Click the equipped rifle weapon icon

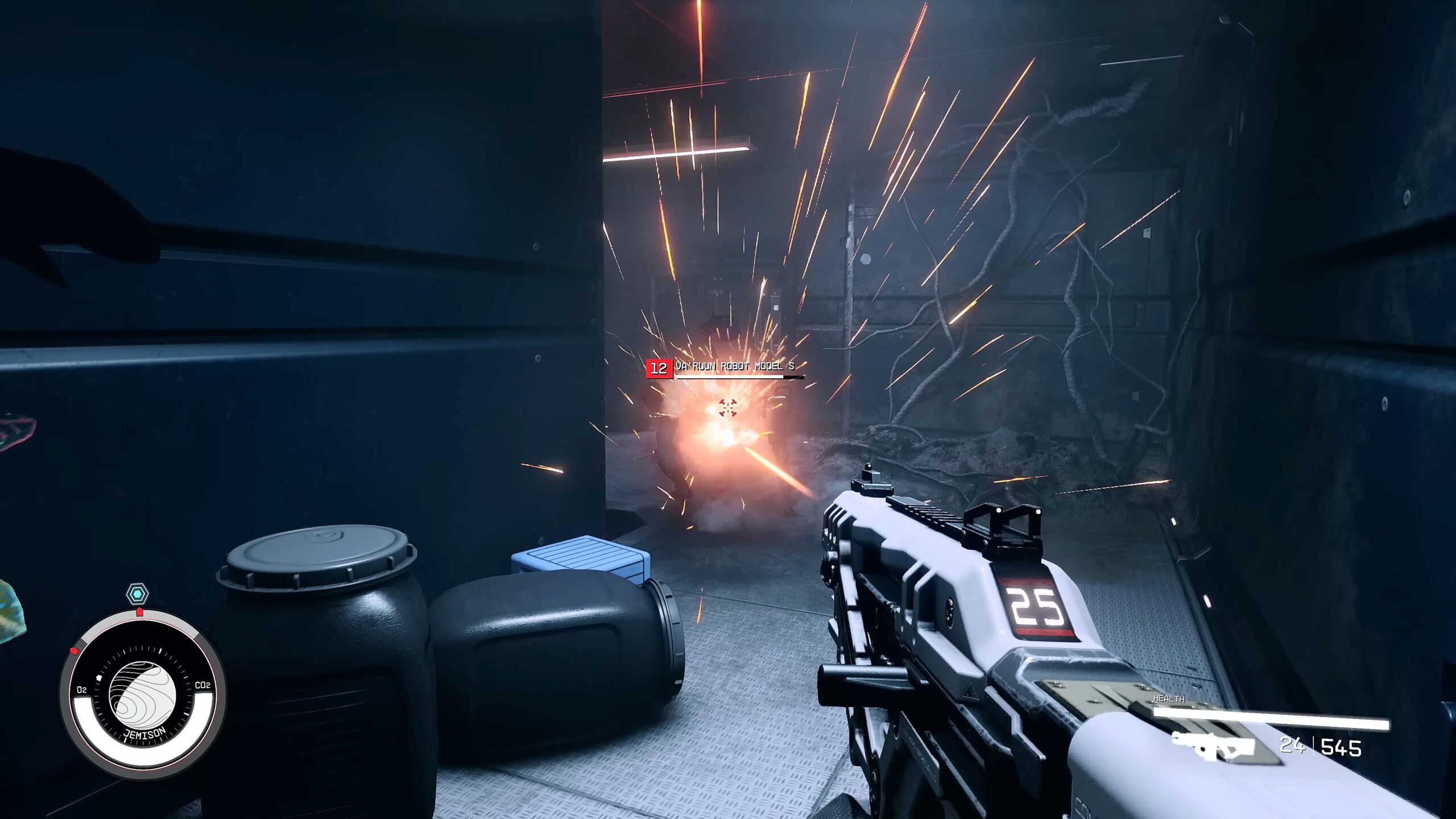coord(1214,746)
